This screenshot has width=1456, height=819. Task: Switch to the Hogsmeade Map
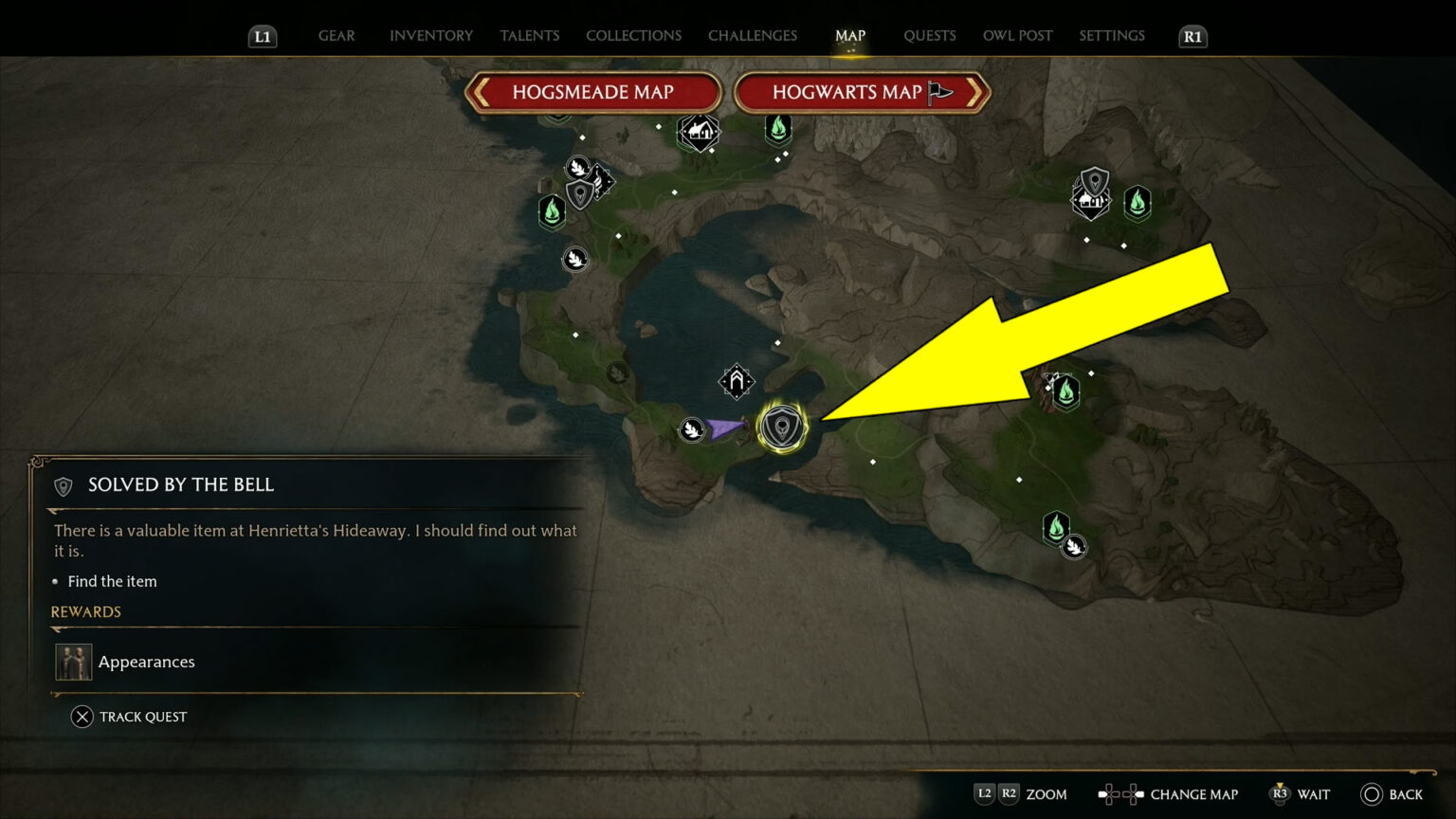point(593,92)
